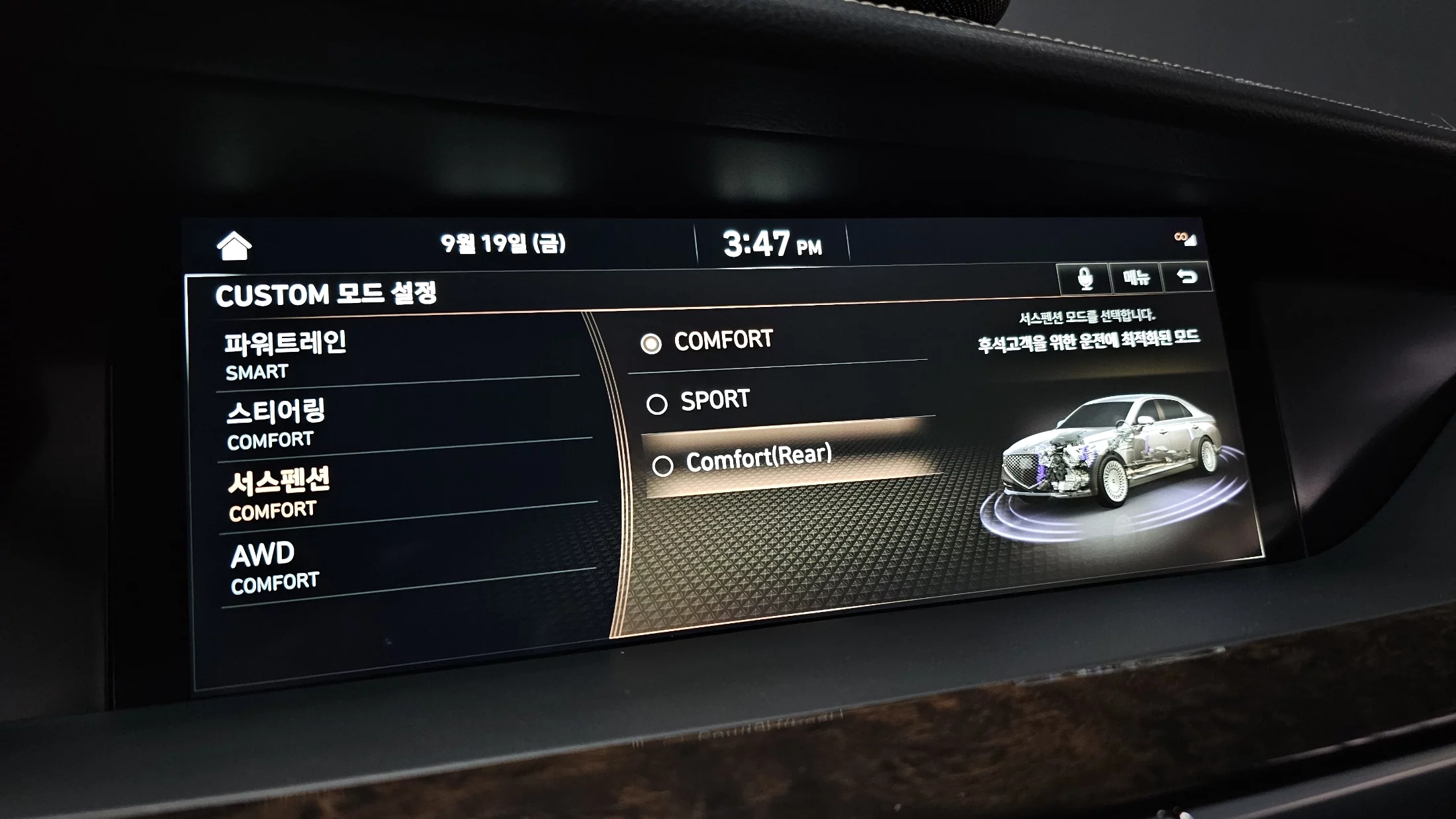Activate the microphone voice button
Screen dimensions: 1456x819
(1084, 279)
